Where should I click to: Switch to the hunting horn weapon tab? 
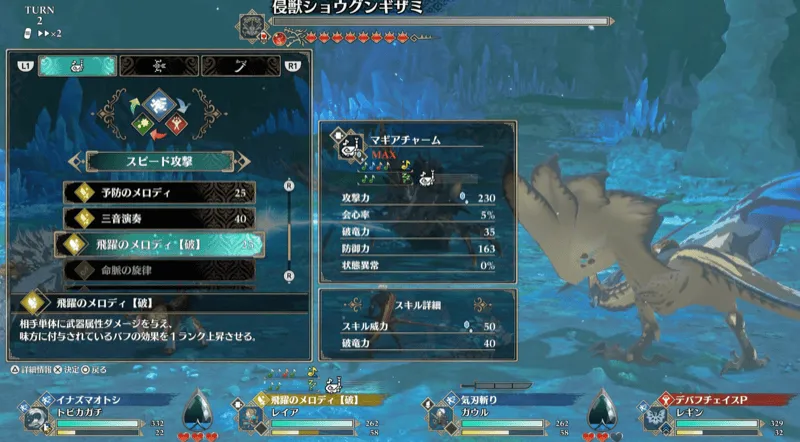click(x=78, y=66)
